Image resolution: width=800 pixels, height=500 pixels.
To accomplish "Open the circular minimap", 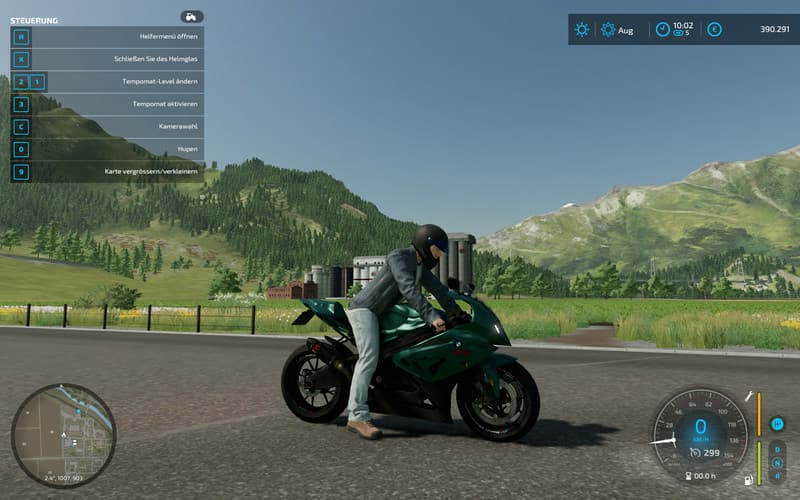I will coord(63,435).
